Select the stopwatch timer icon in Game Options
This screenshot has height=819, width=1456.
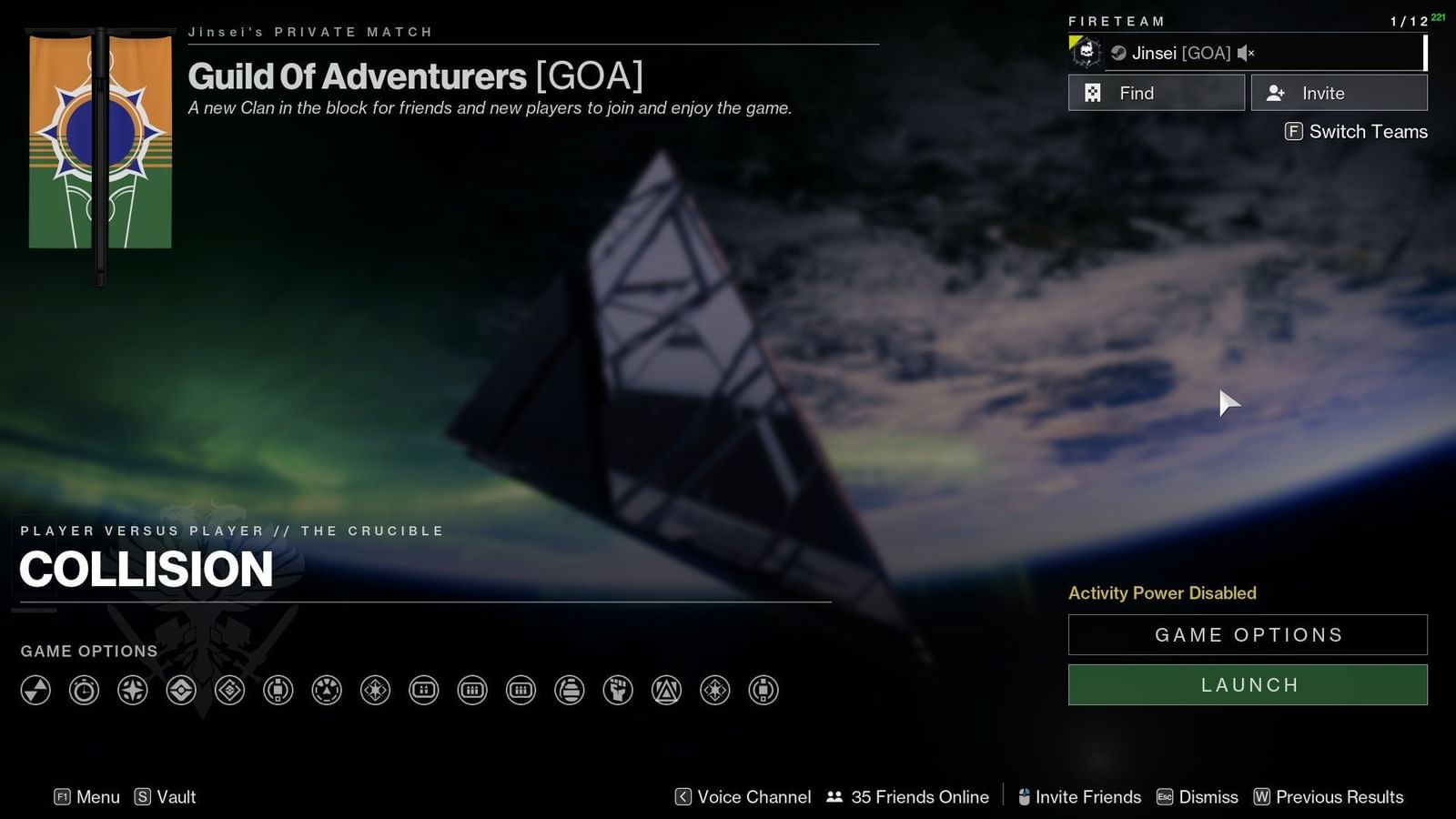[x=83, y=691]
